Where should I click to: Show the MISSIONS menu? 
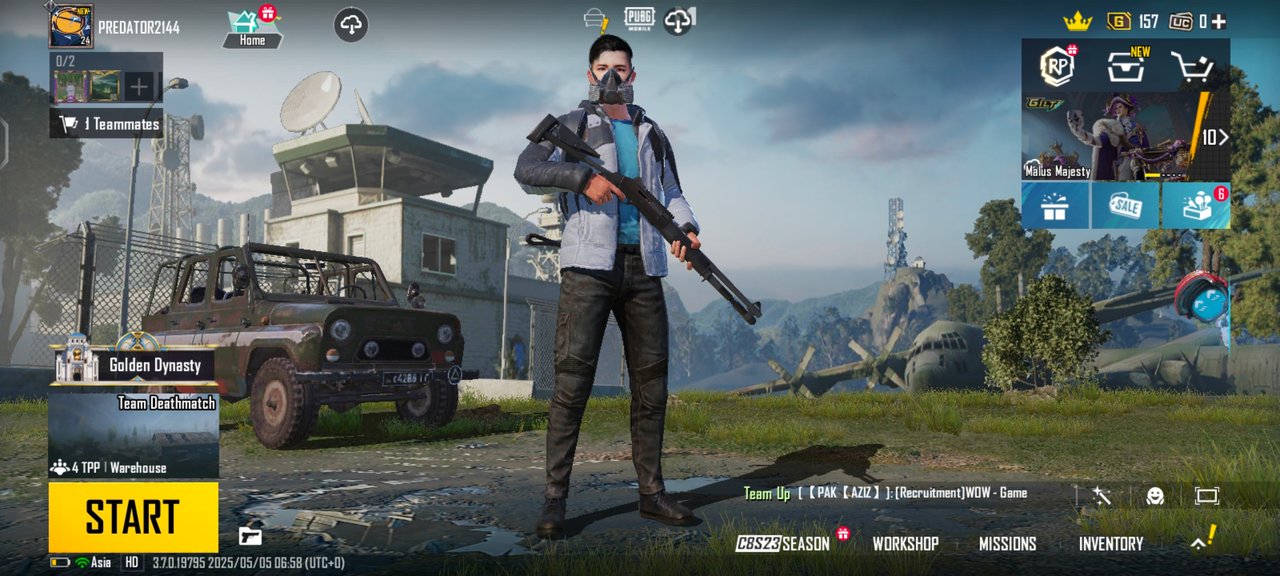(x=1007, y=544)
